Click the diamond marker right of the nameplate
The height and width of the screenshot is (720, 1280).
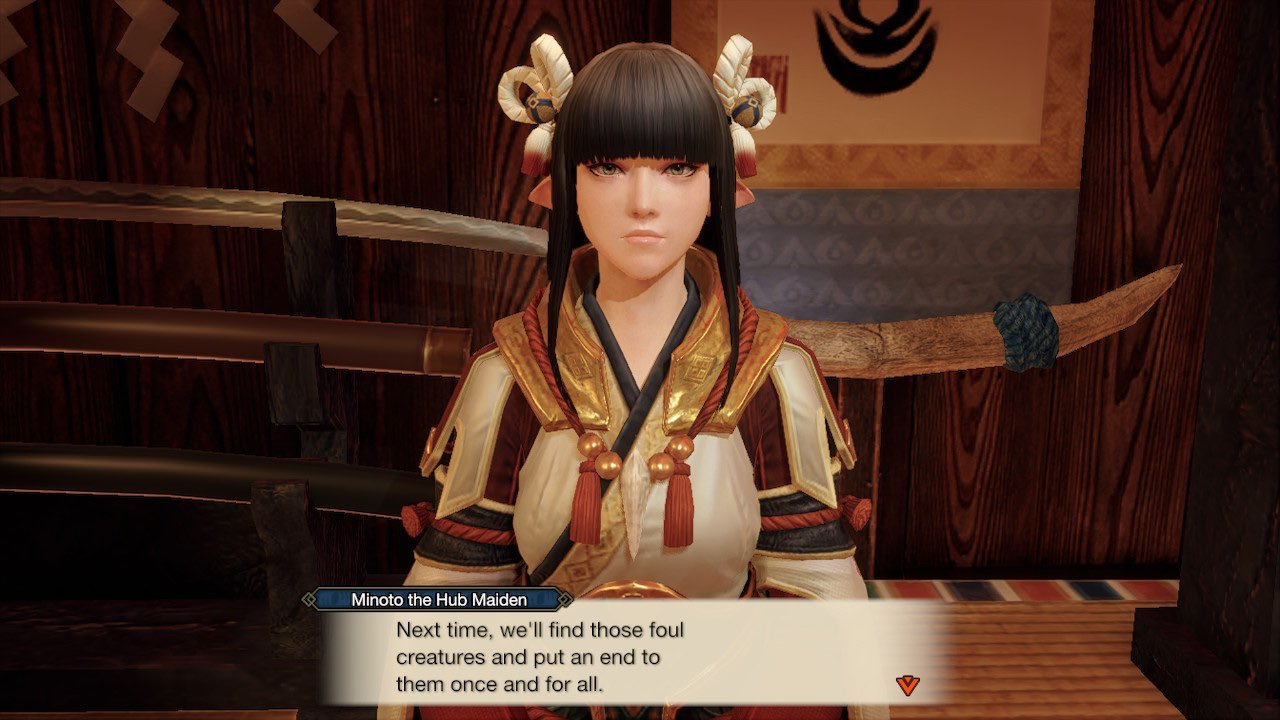567,601
